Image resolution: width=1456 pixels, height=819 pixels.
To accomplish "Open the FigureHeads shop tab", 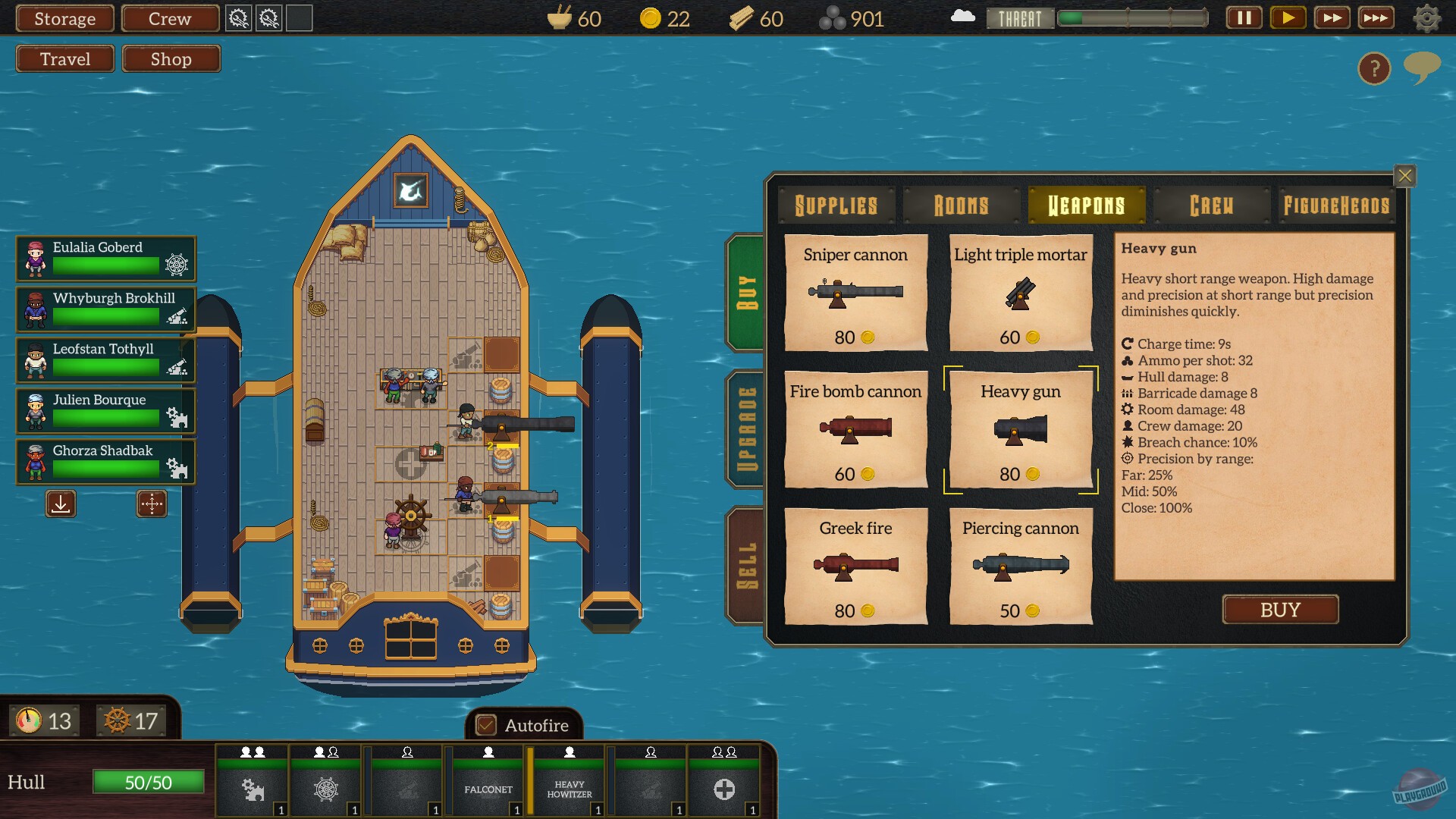I will click(1337, 205).
